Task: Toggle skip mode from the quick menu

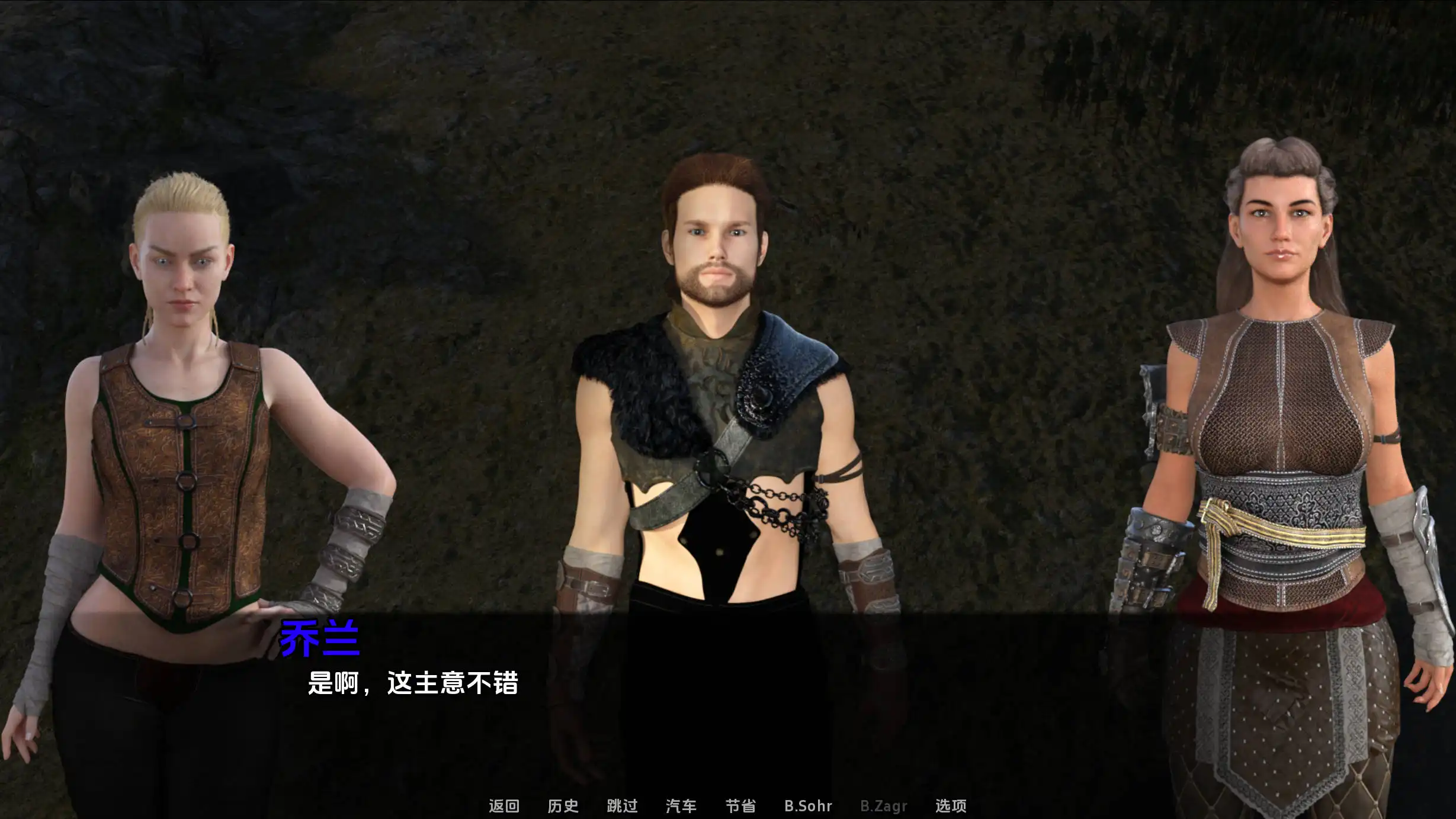Action: 622,806
